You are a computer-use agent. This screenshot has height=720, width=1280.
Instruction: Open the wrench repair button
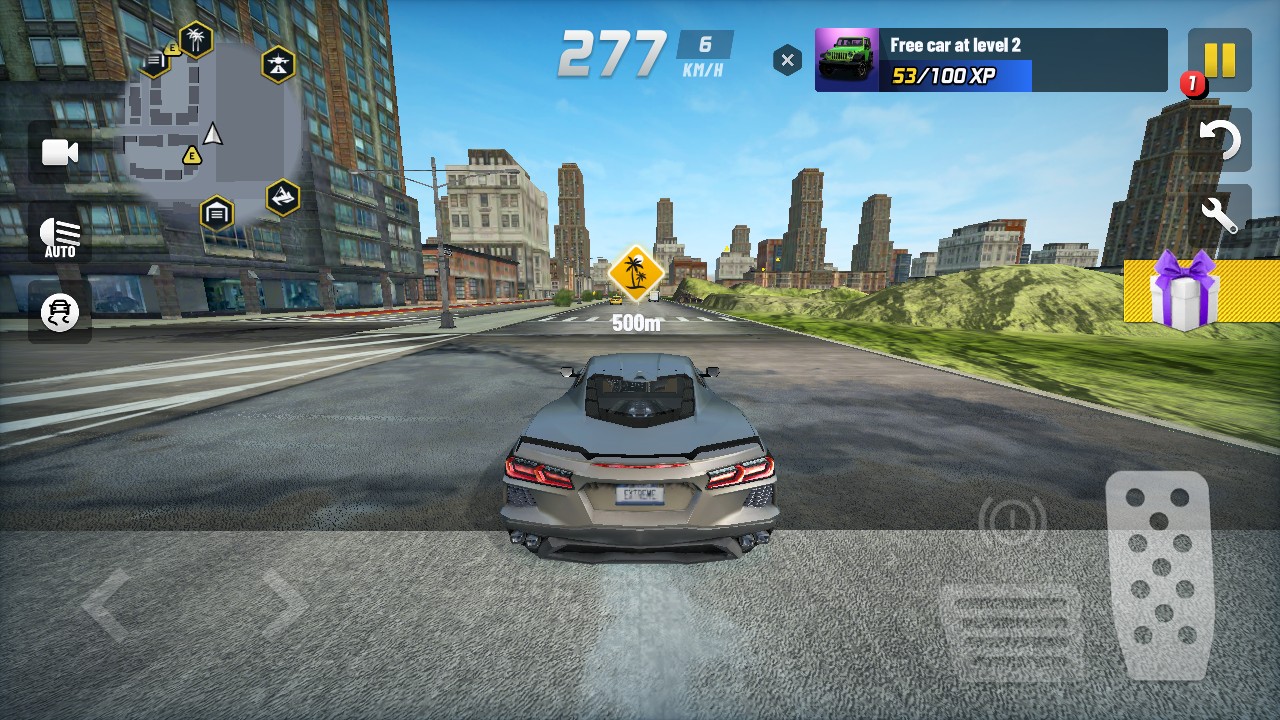coord(1219,213)
